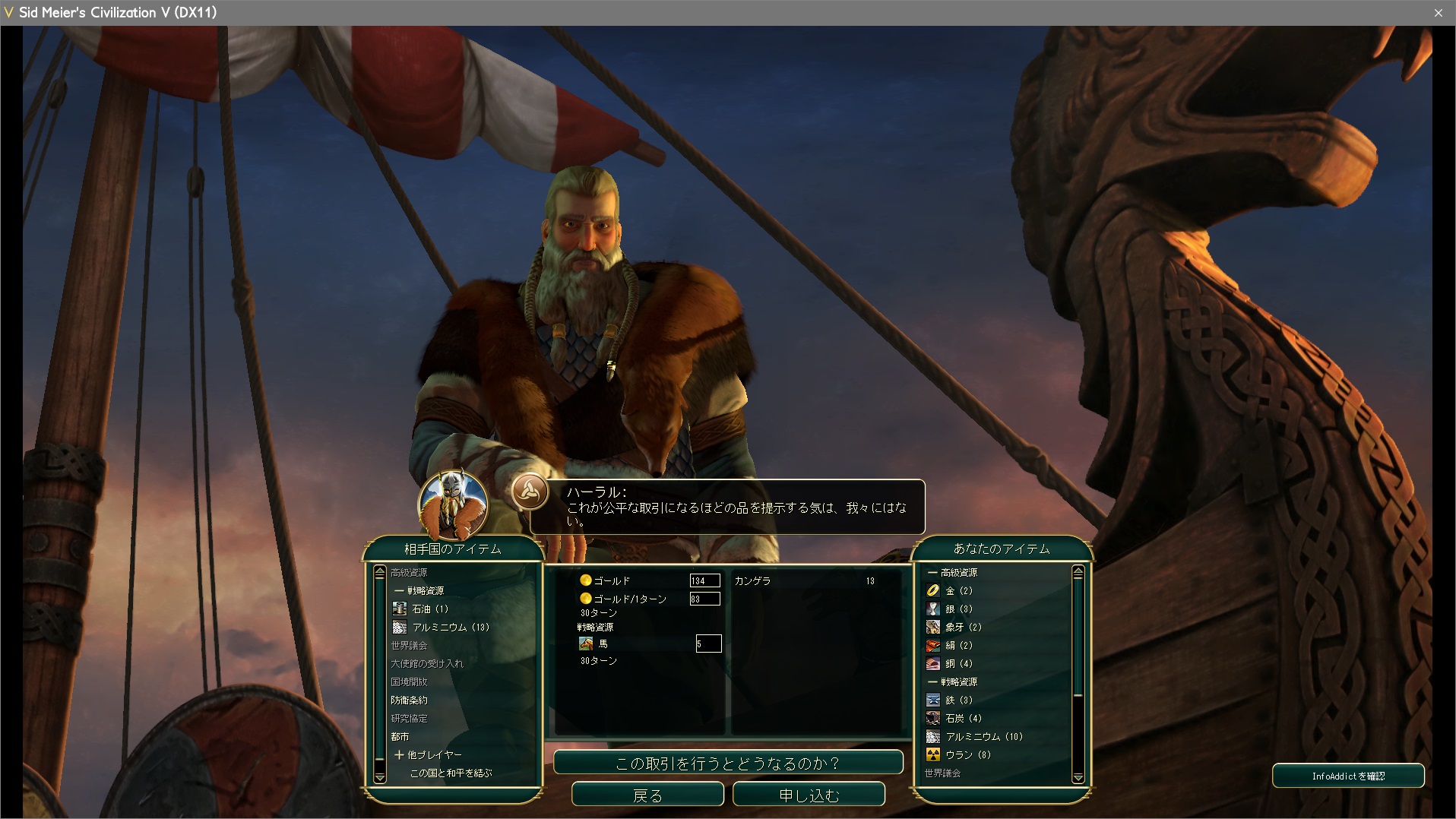Change the 馬 quantity field
The image size is (1456, 819).
pyautogui.click(x=708, y=643)
